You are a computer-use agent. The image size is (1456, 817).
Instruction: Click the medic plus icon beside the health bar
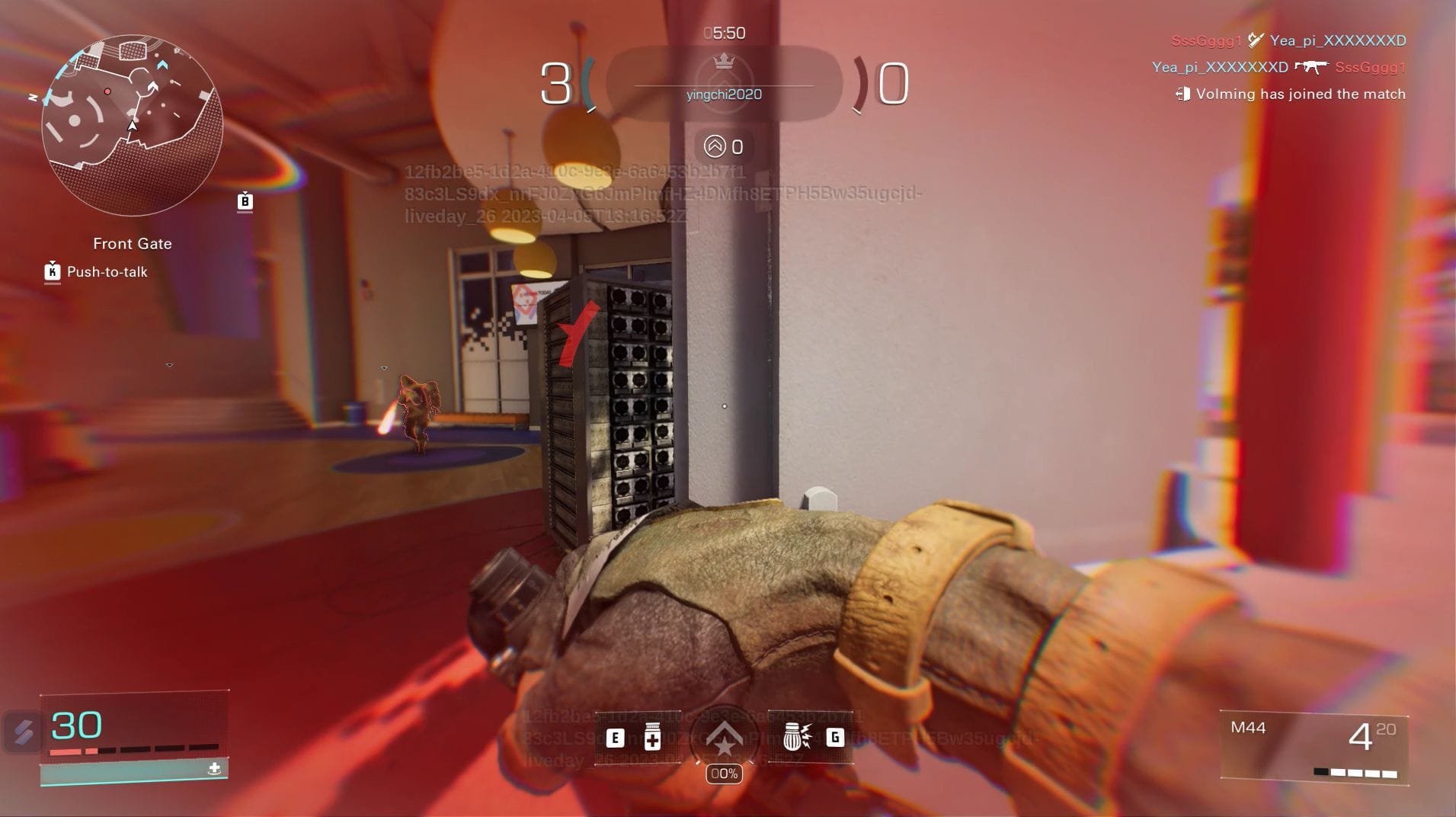point(214,768)
